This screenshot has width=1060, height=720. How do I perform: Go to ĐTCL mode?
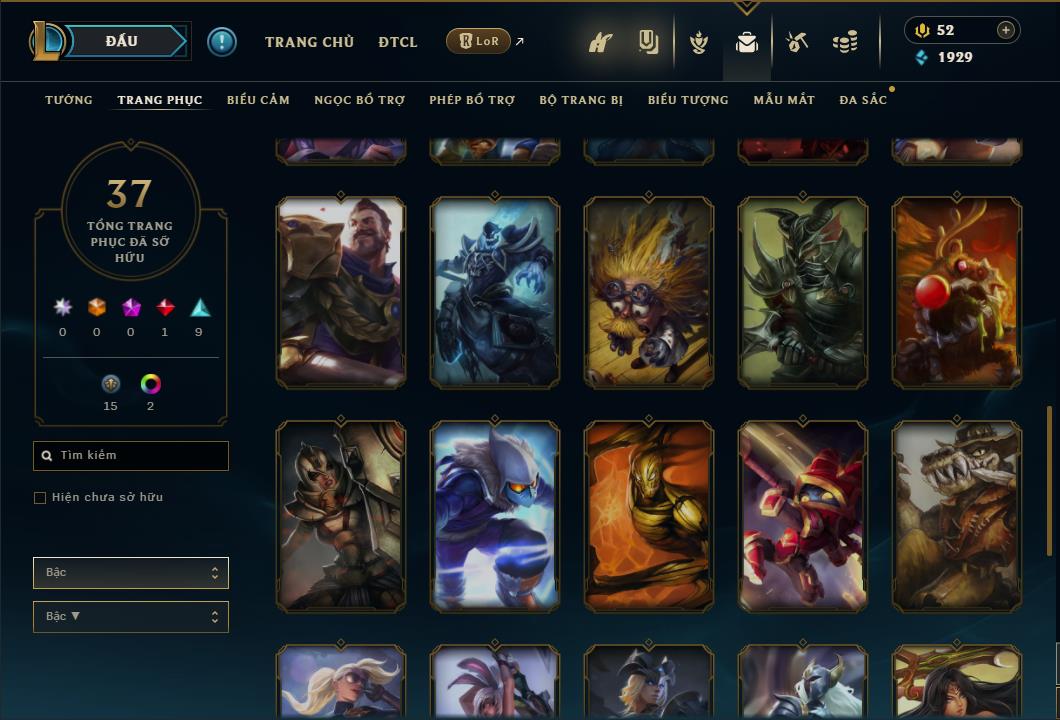(398, 42)
